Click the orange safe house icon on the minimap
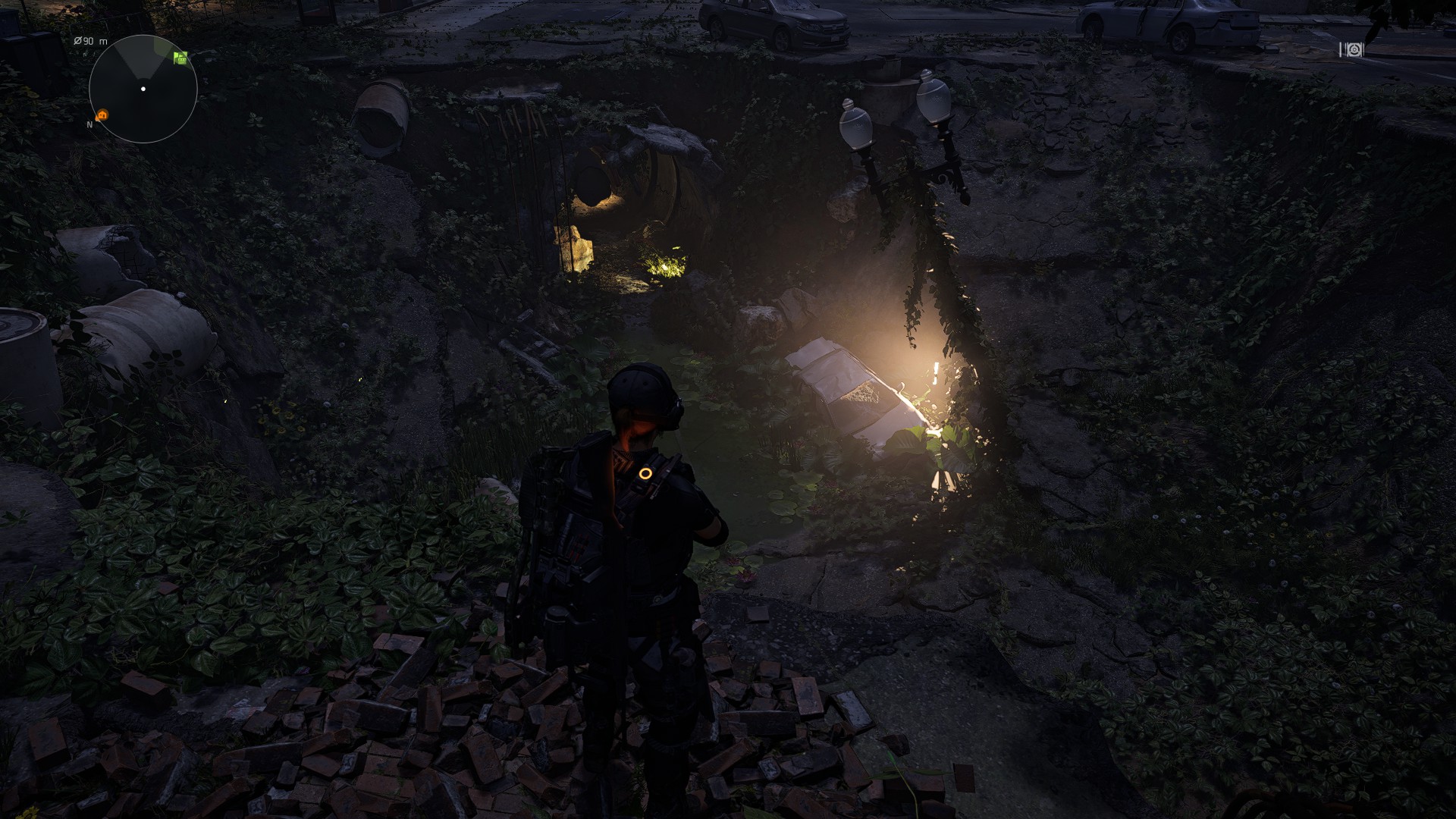 [x=102, y=115]
